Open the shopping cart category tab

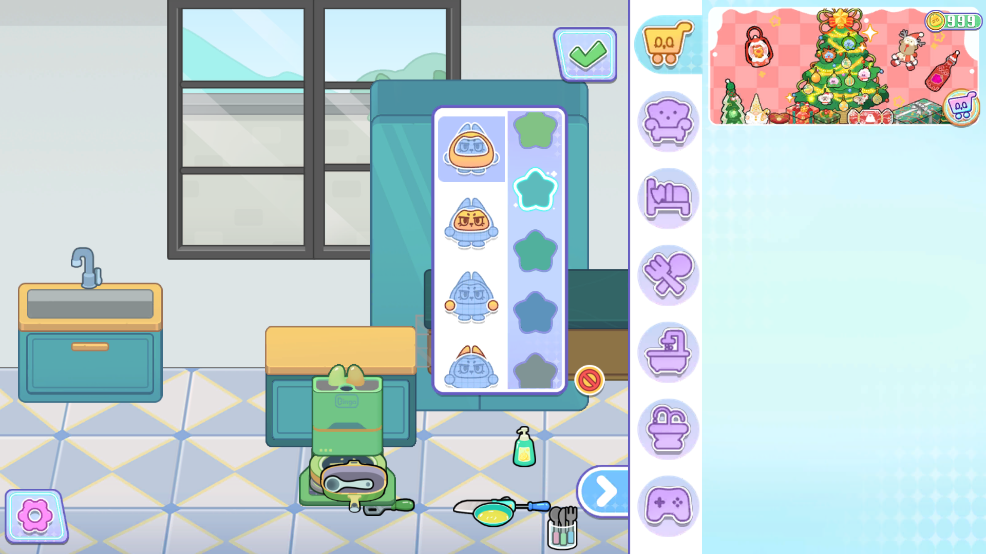(x=667, y=44)
